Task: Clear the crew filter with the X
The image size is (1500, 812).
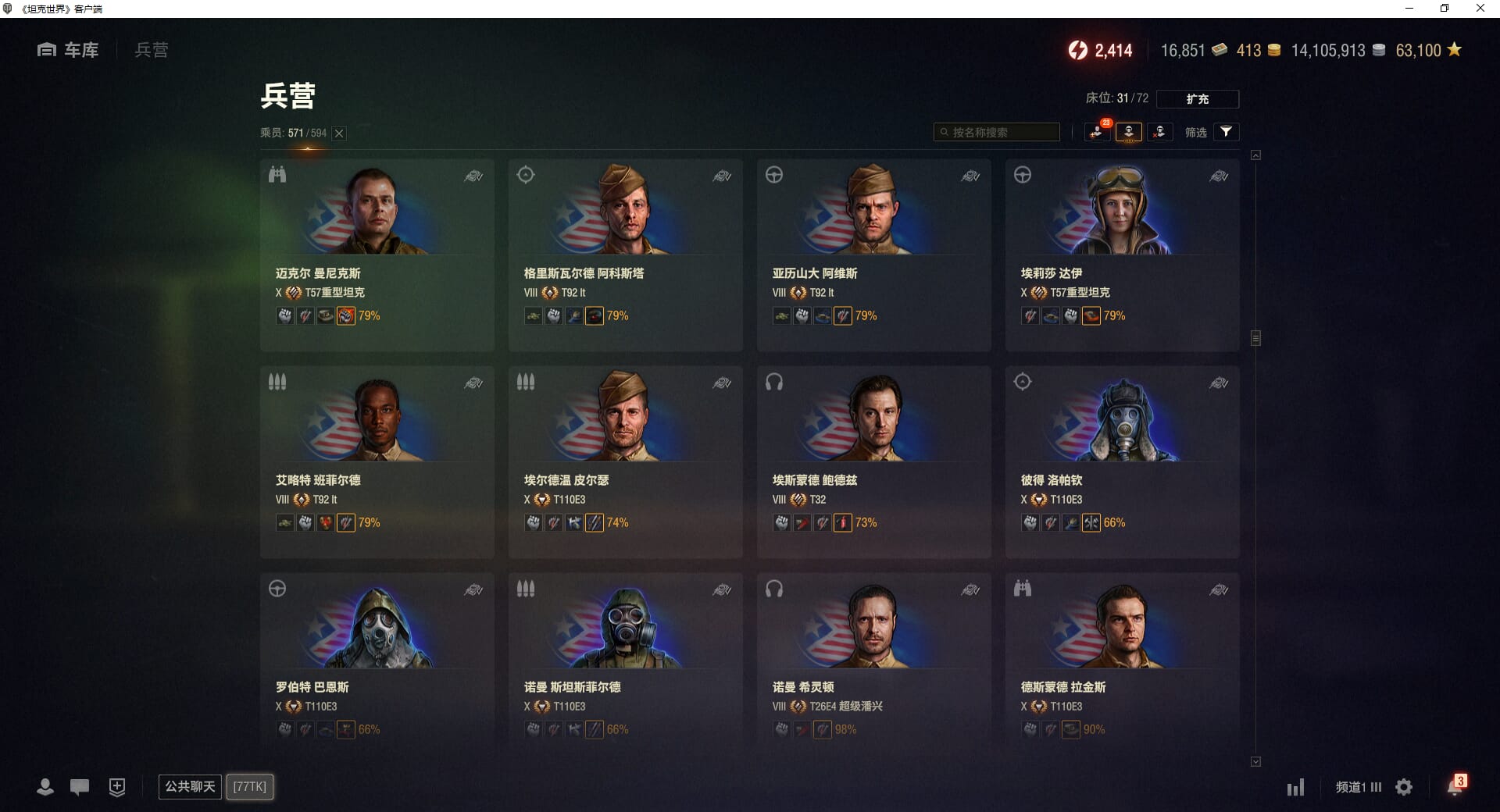Action: click(x=339, y=134)
